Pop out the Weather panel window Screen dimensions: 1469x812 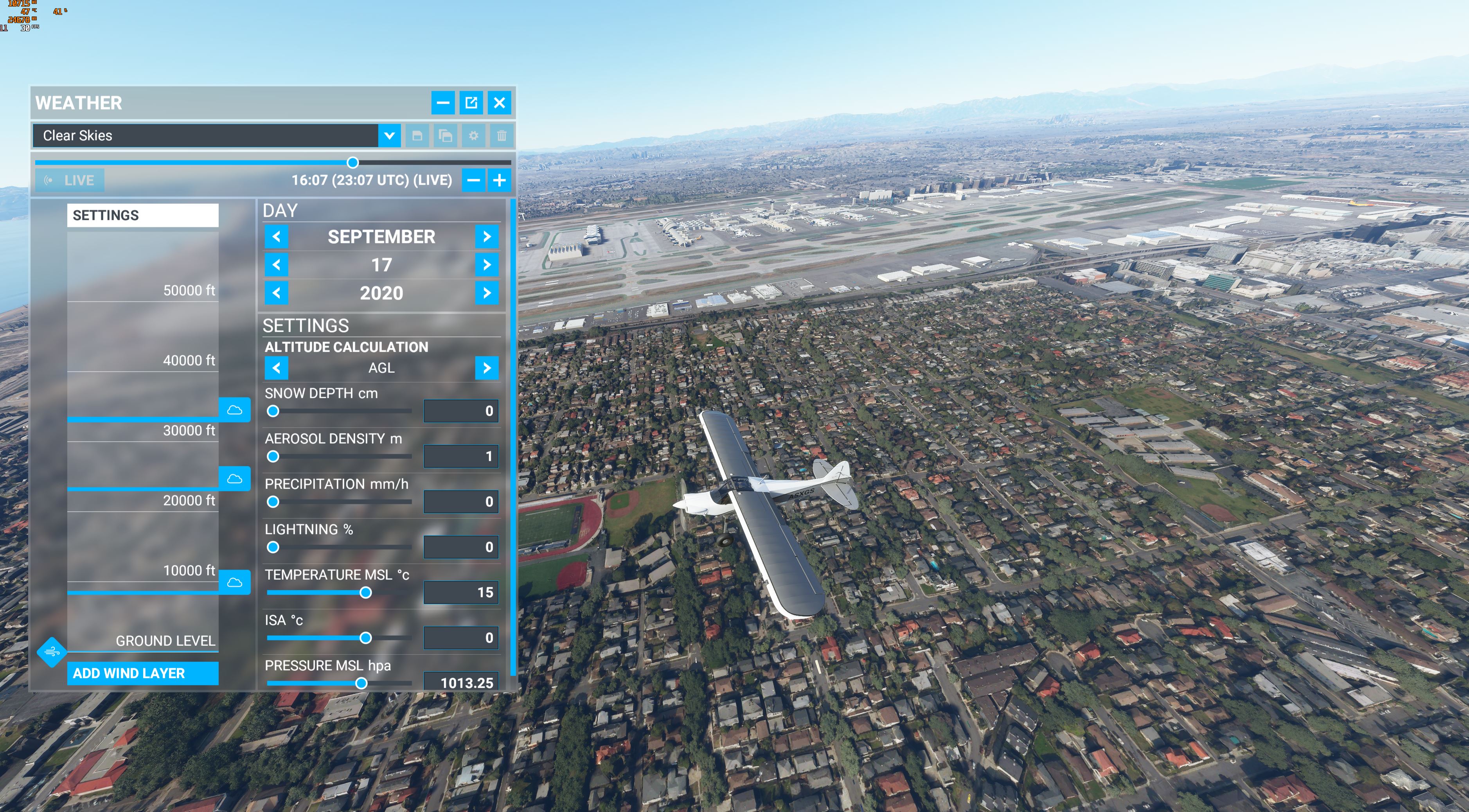pyautogui.click(x=471, y=102)
